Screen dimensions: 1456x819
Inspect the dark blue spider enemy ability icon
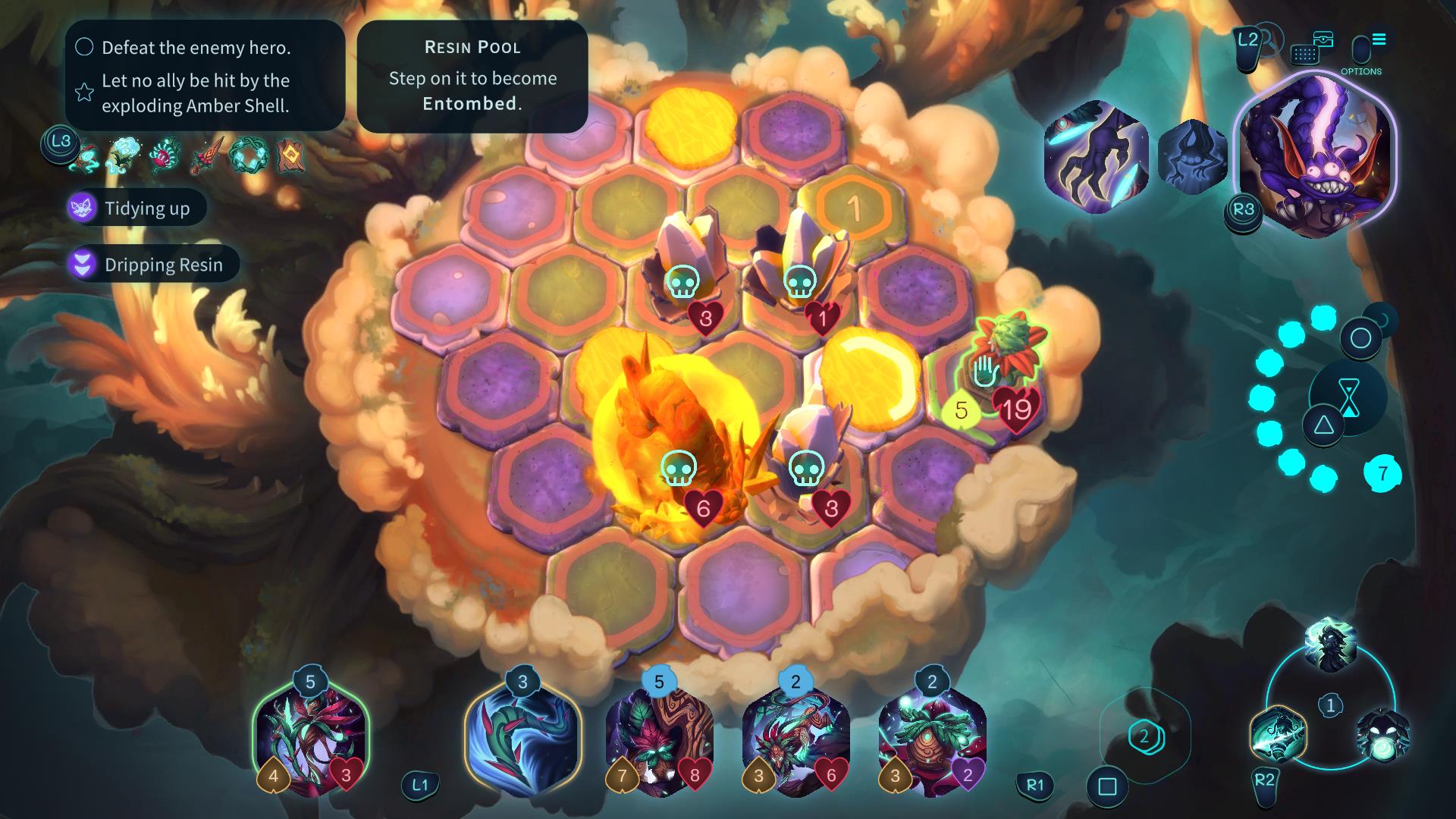click(1192, 157)
